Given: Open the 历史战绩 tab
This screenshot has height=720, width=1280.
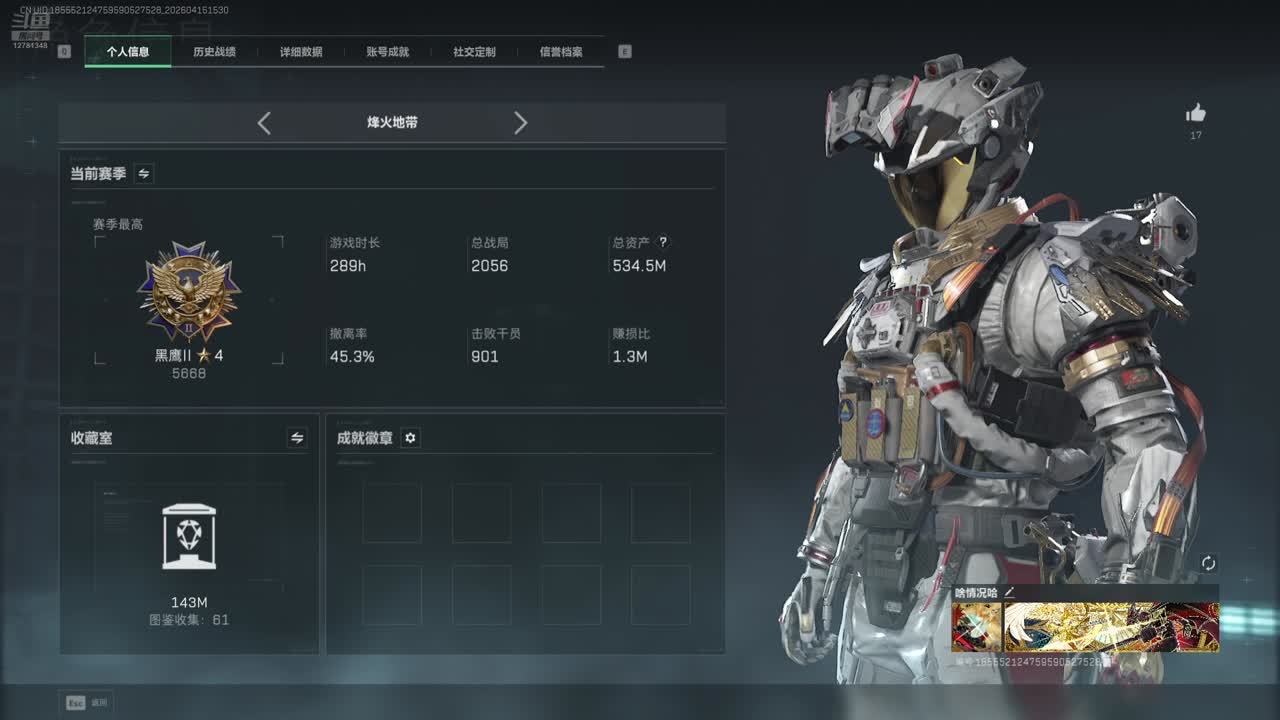Looking at the screenshot, I should click(x=214, y=52).
